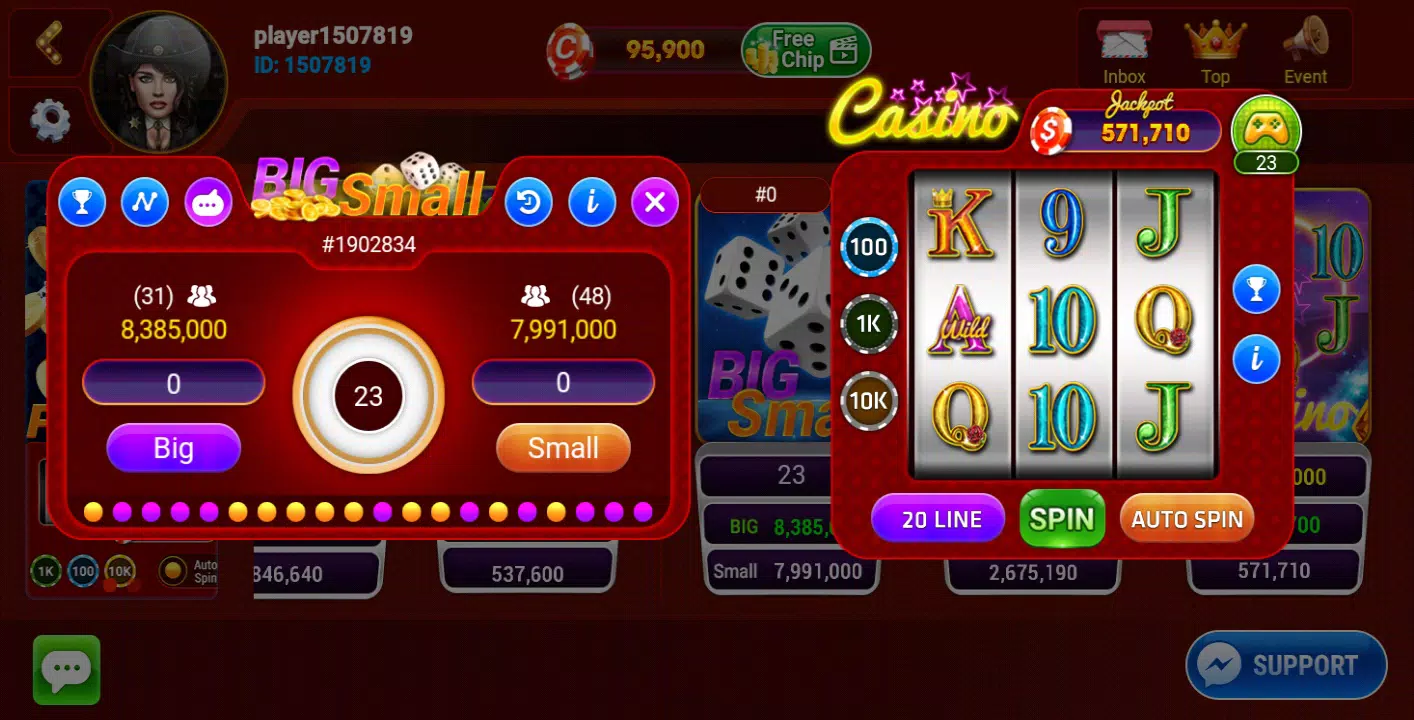This screenshot has height=720, width=1414.
Task: Open Top player rankings
Action: [x=1214, y=45]
